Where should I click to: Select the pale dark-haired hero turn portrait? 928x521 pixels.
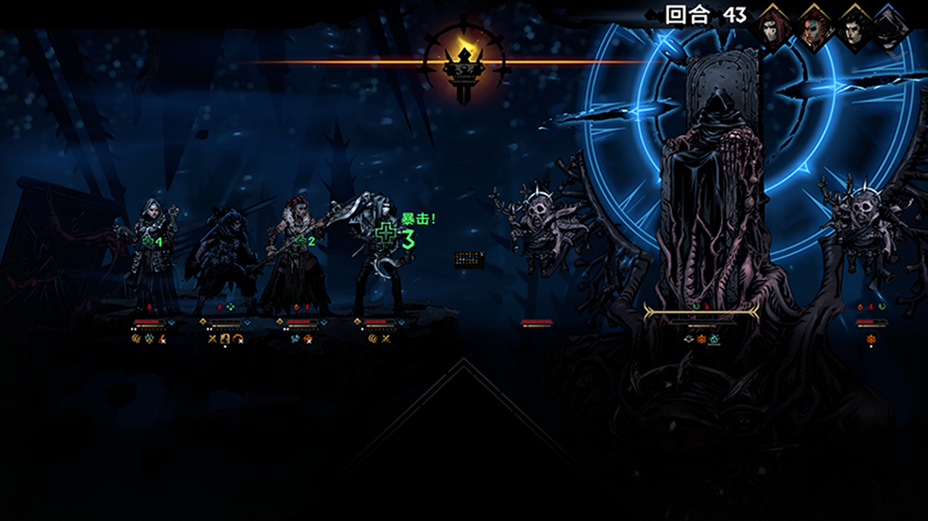[852, 27]
